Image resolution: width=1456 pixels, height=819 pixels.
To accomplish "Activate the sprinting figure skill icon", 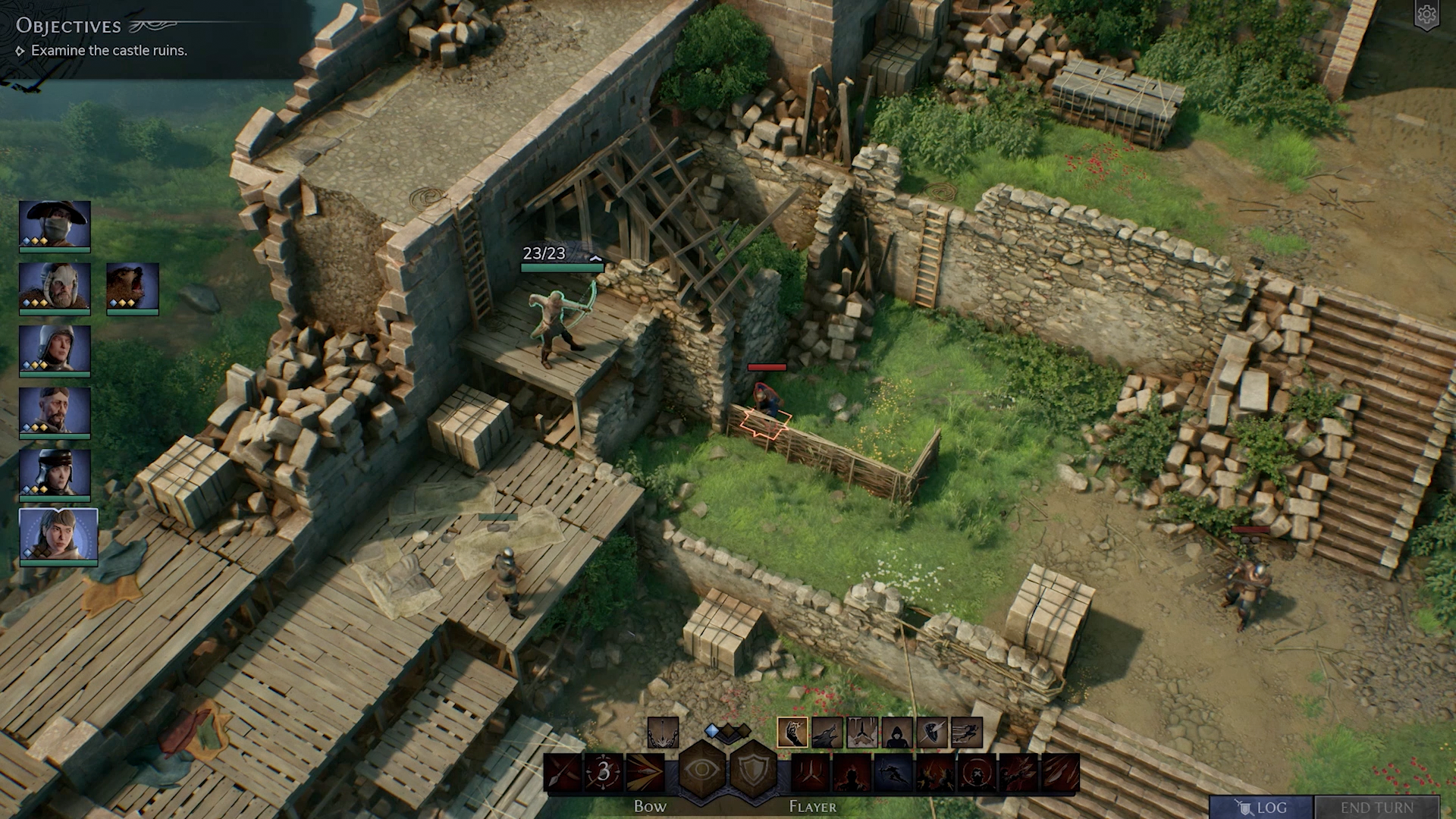I will coord(966,733).
